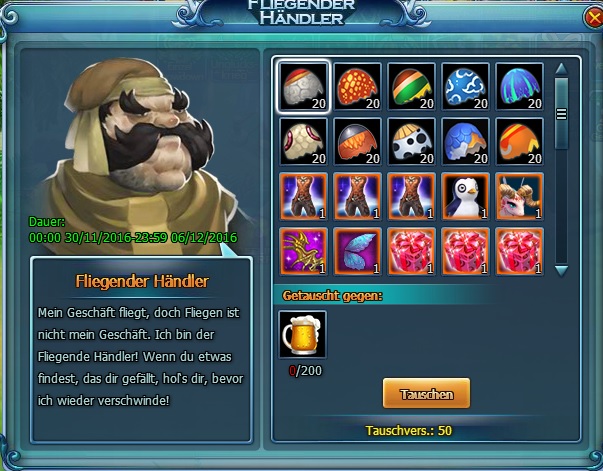Choose the cream egg with red rings
Screen dimensions: 603x471
pos(302,142)
